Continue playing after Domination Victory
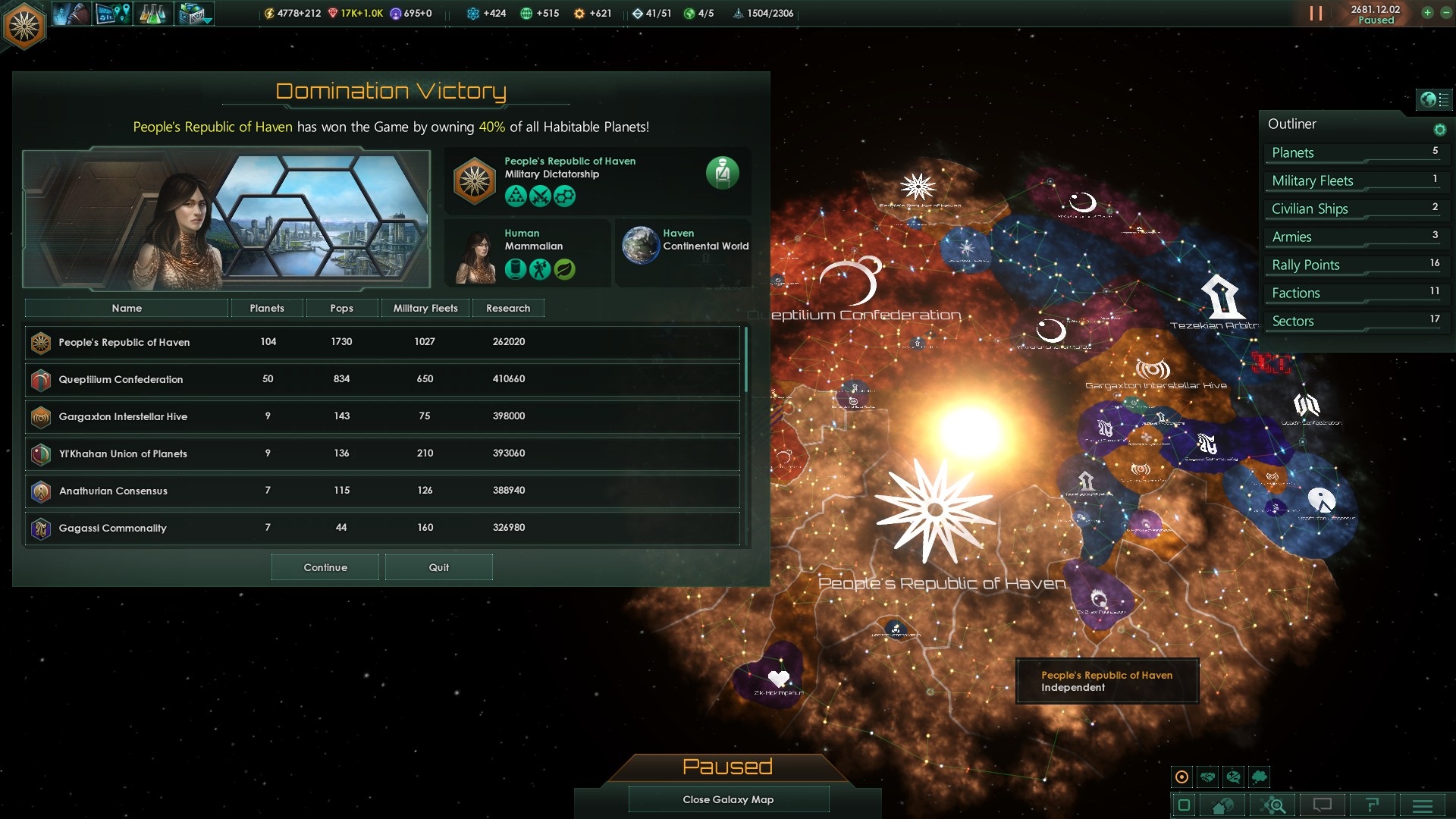Screen dimensions: 1456x819 325,567
